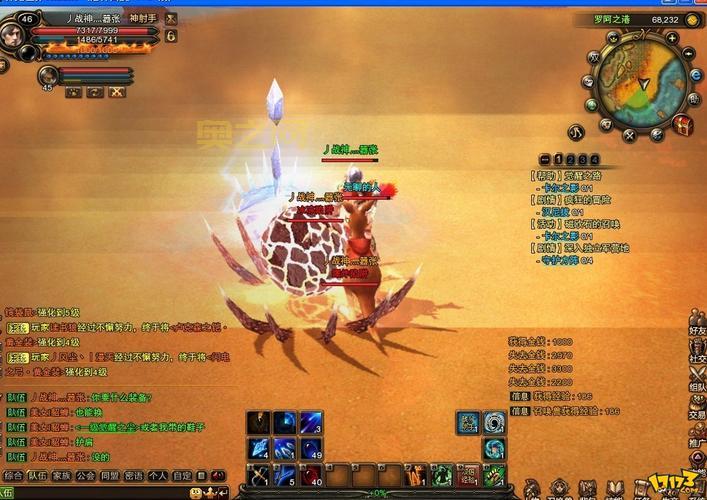707x500 pixels.
Task: Open the red treasure chest by minimap
Action: 684,125
